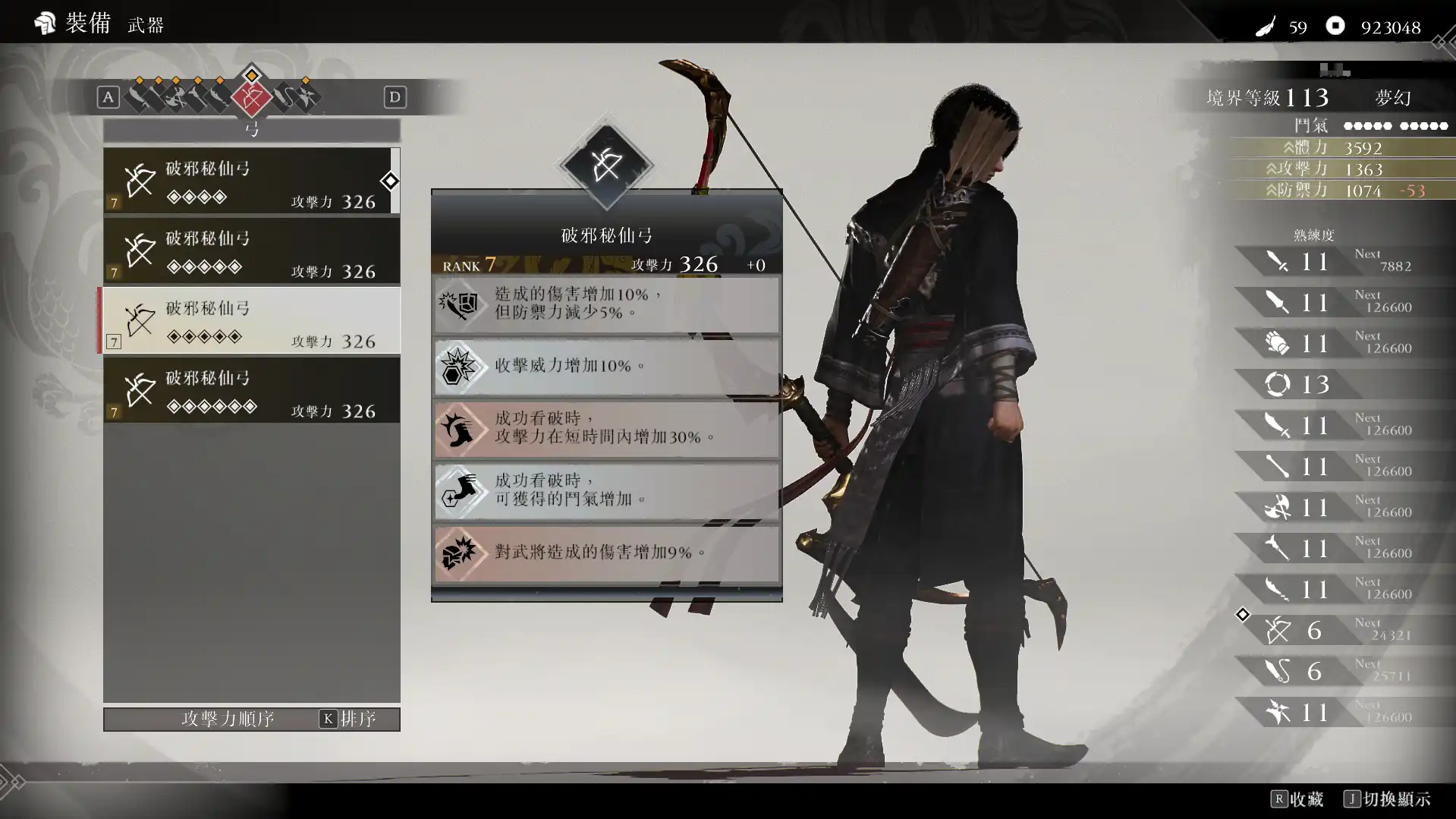Show the serrated crescent blade weapon tab
1456x819 pixels.
(x=219, y=97)
